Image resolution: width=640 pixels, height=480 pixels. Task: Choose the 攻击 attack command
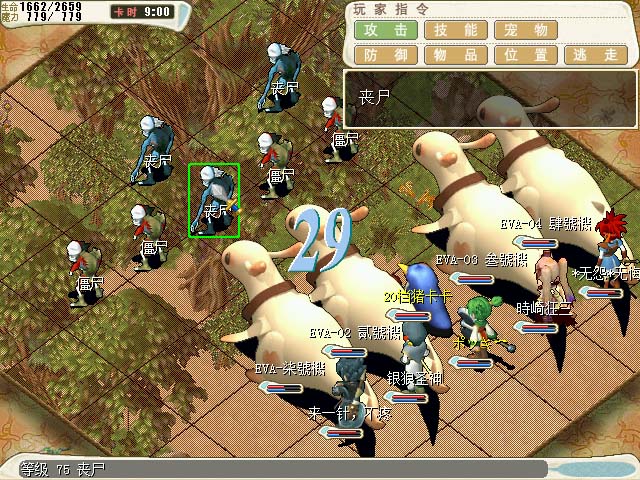385,30
